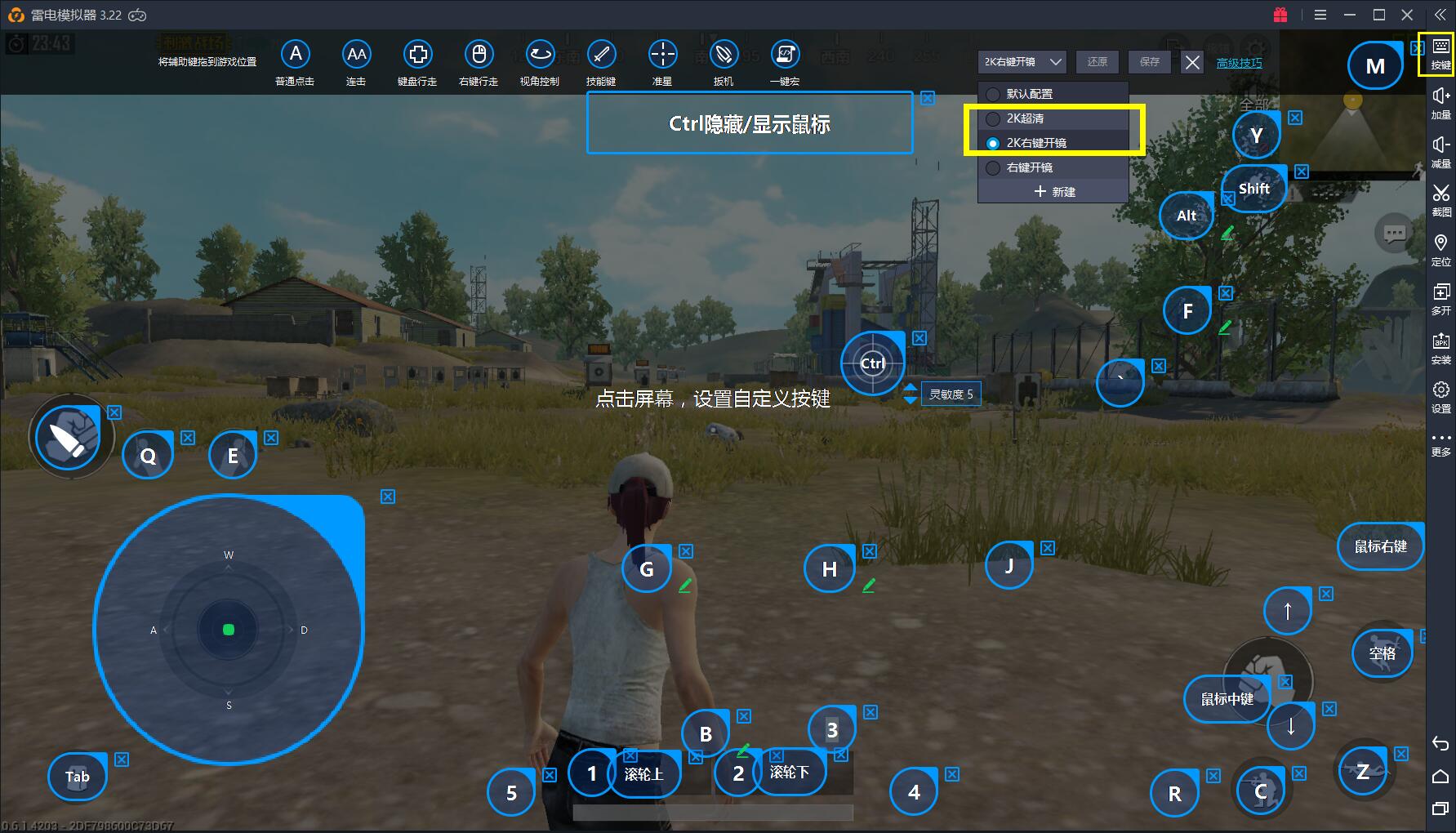Select the Ctrl crosshair key mapping
The height and width of the screenshot is (833, 1456).
click(872, 363)
